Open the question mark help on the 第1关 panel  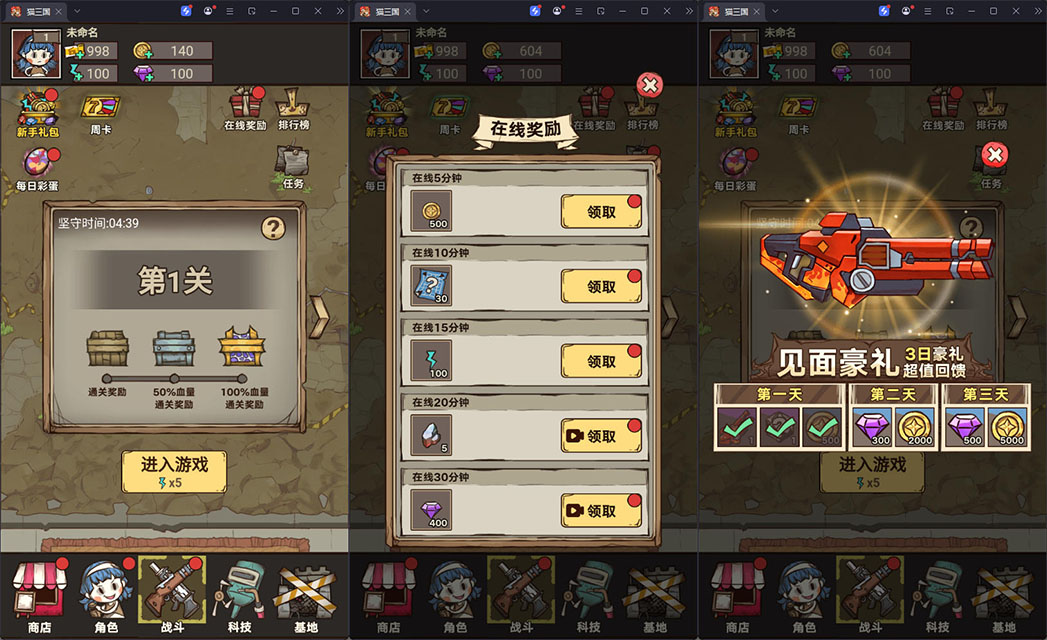click(x=274, y=228)
